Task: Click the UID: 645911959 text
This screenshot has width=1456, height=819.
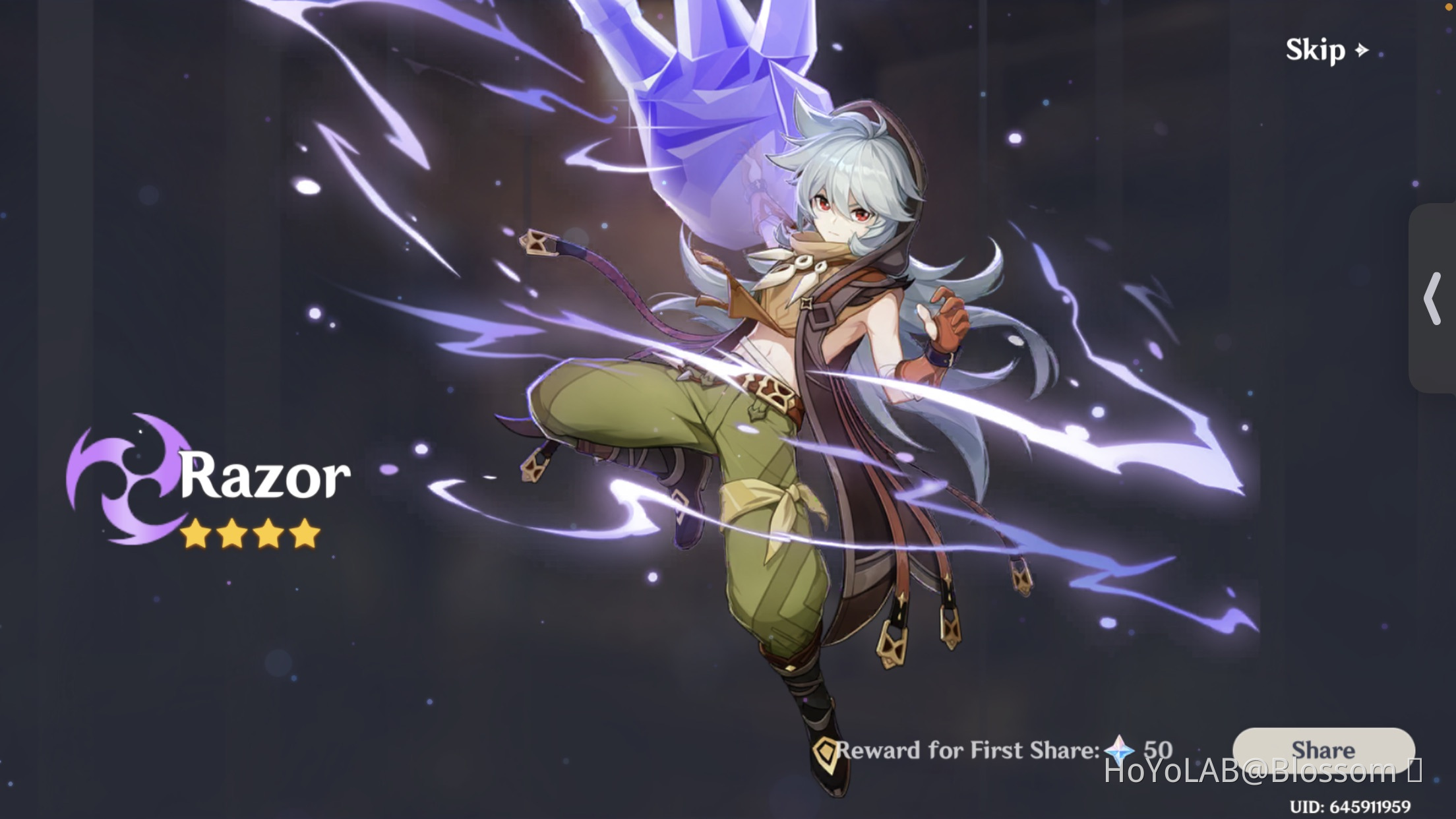Action: click(x=1352, y=808)
